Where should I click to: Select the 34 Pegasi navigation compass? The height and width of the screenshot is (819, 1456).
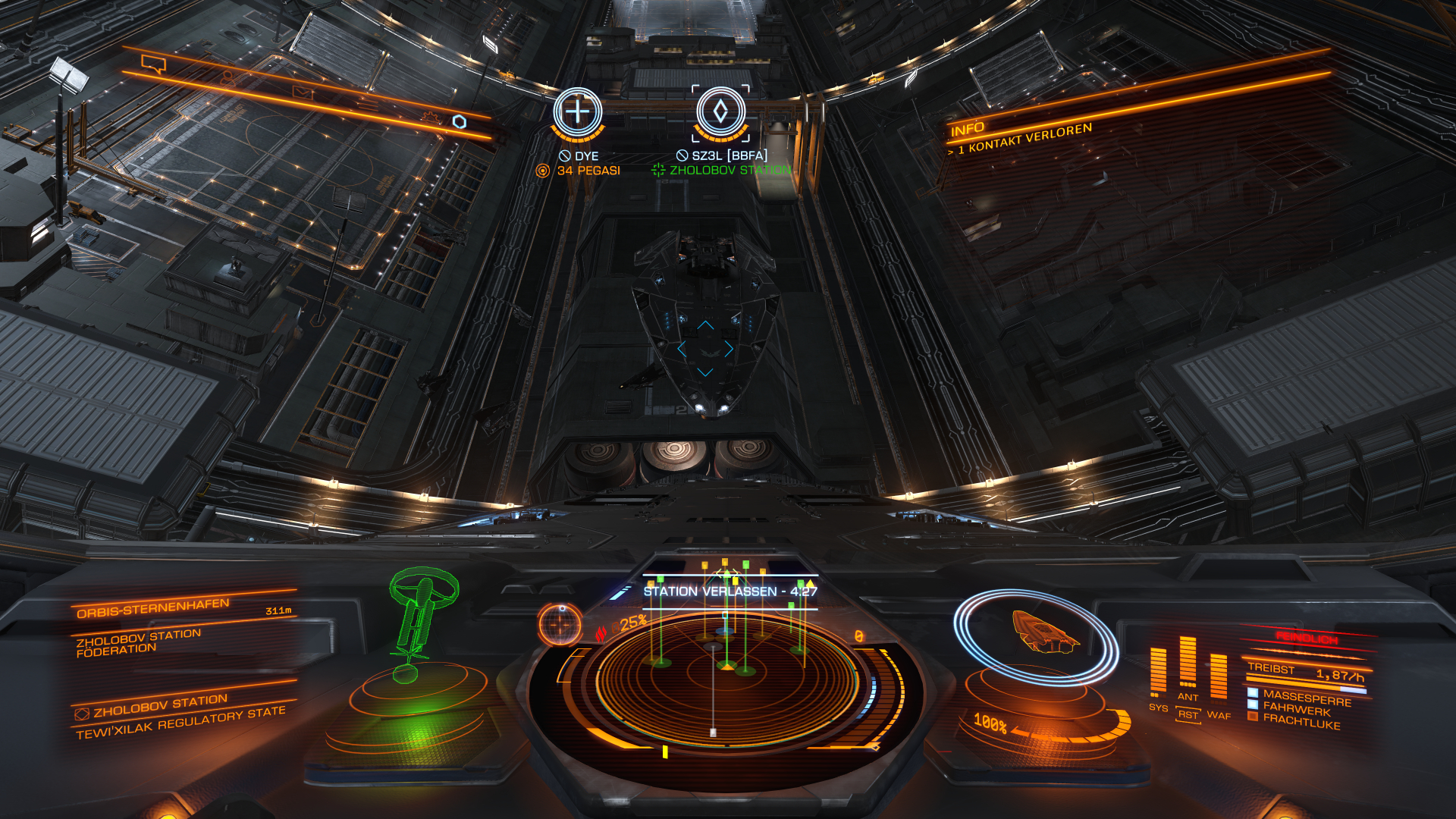[x=577, y=112]
